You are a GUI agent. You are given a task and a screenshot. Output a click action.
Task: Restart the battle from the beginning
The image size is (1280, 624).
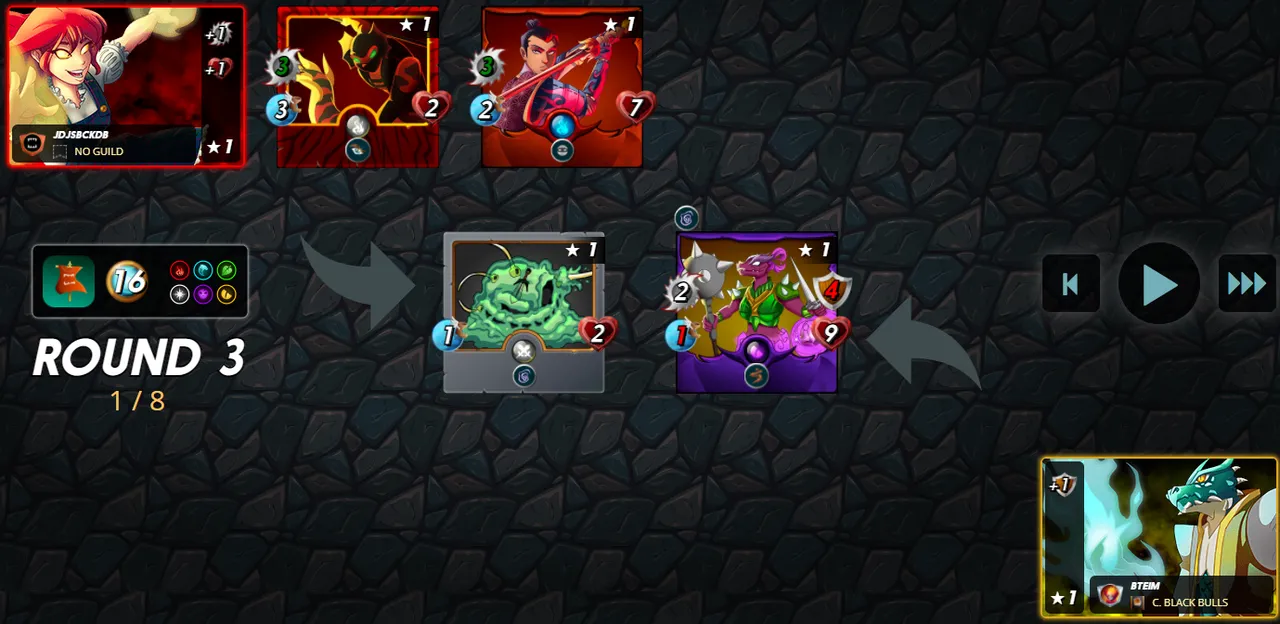click(x=1070, y=284)
